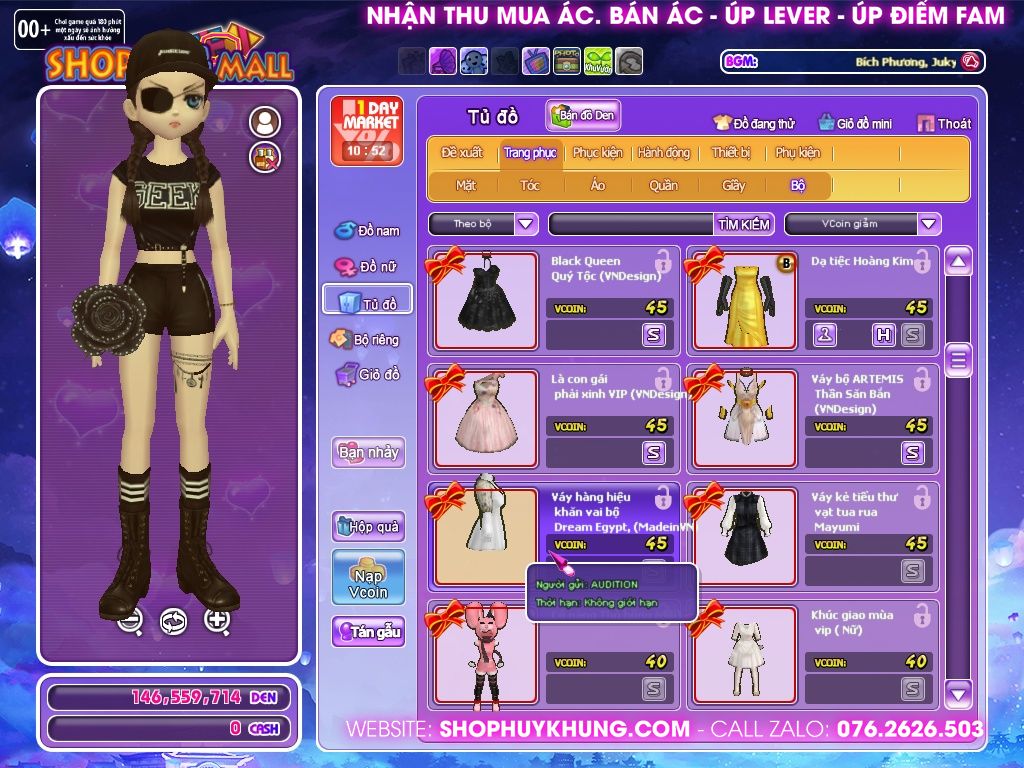The image size is (1024, 768).
Task: Click the TÌM KIẾM search button
Action: [x=744, y=224]
